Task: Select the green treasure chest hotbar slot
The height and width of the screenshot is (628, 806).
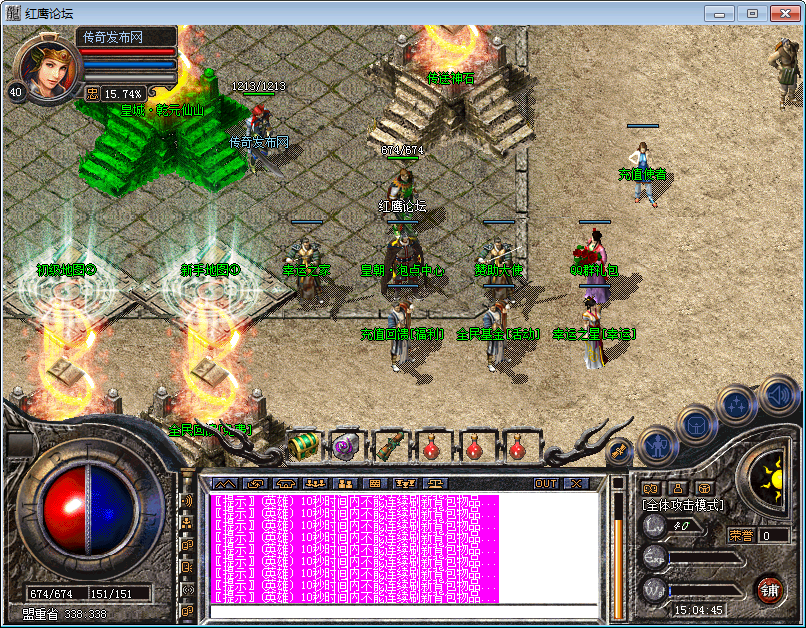Action: [303, 445]
